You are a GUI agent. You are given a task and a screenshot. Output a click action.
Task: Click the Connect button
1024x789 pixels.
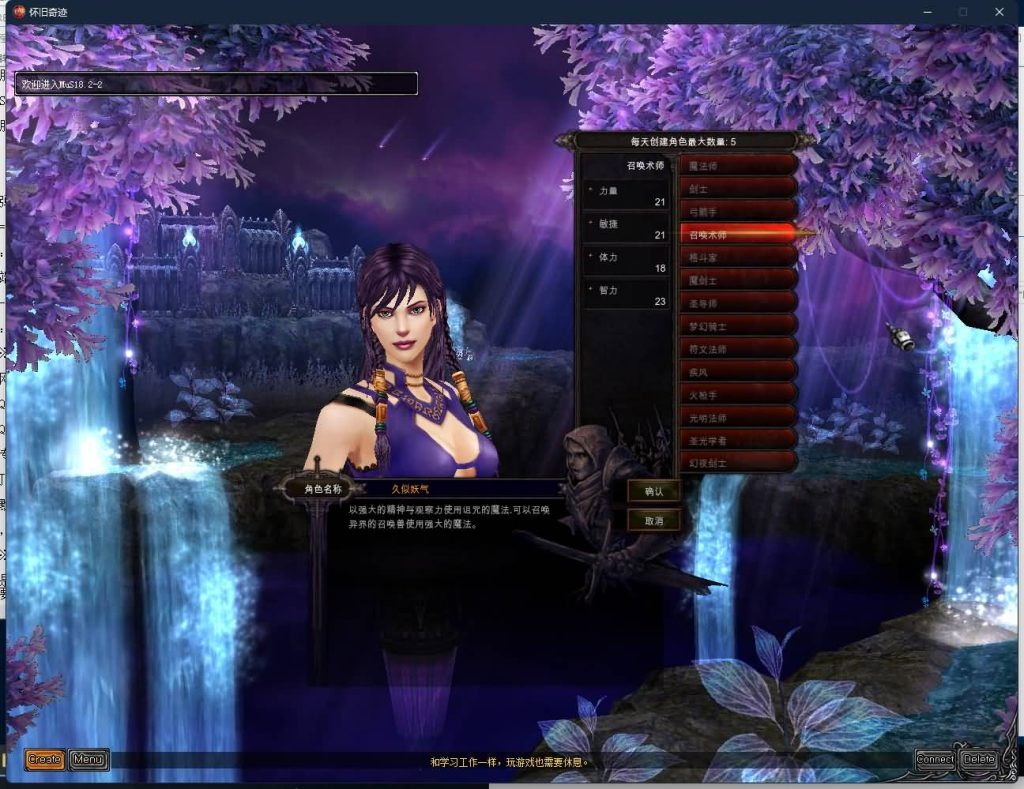[935, 760]
